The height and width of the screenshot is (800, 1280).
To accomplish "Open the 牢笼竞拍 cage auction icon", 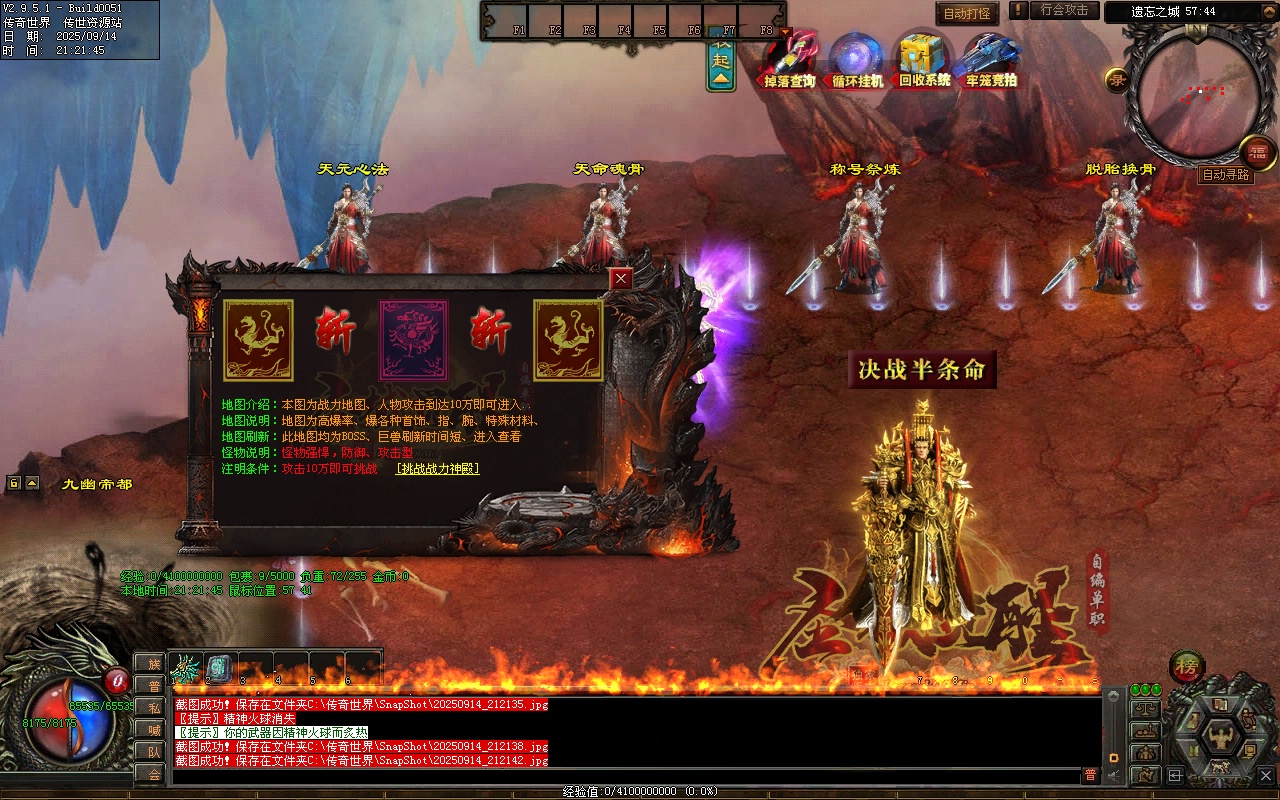I will click(990, 59).
